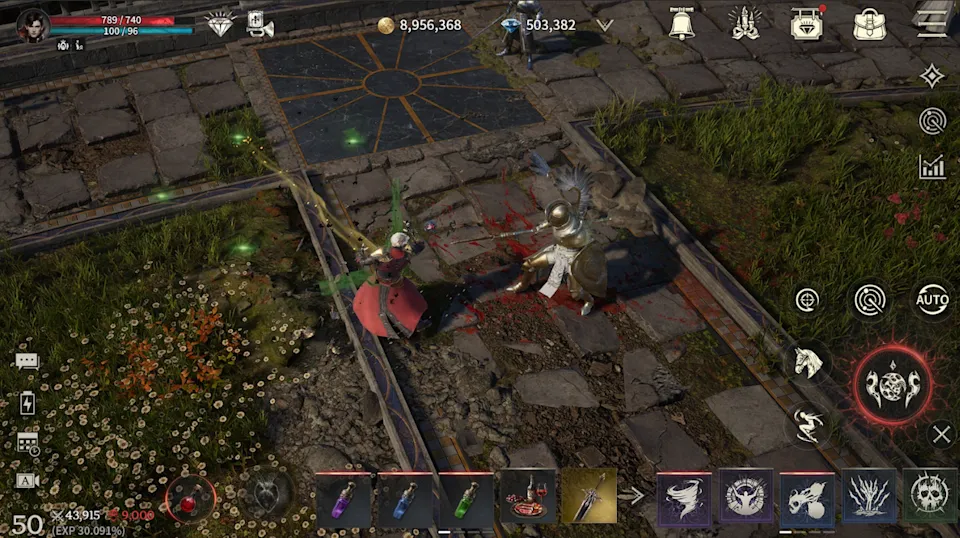Toggle AUTO battle mode
Screen dimensions: 960x538
[x=931, y=299]
